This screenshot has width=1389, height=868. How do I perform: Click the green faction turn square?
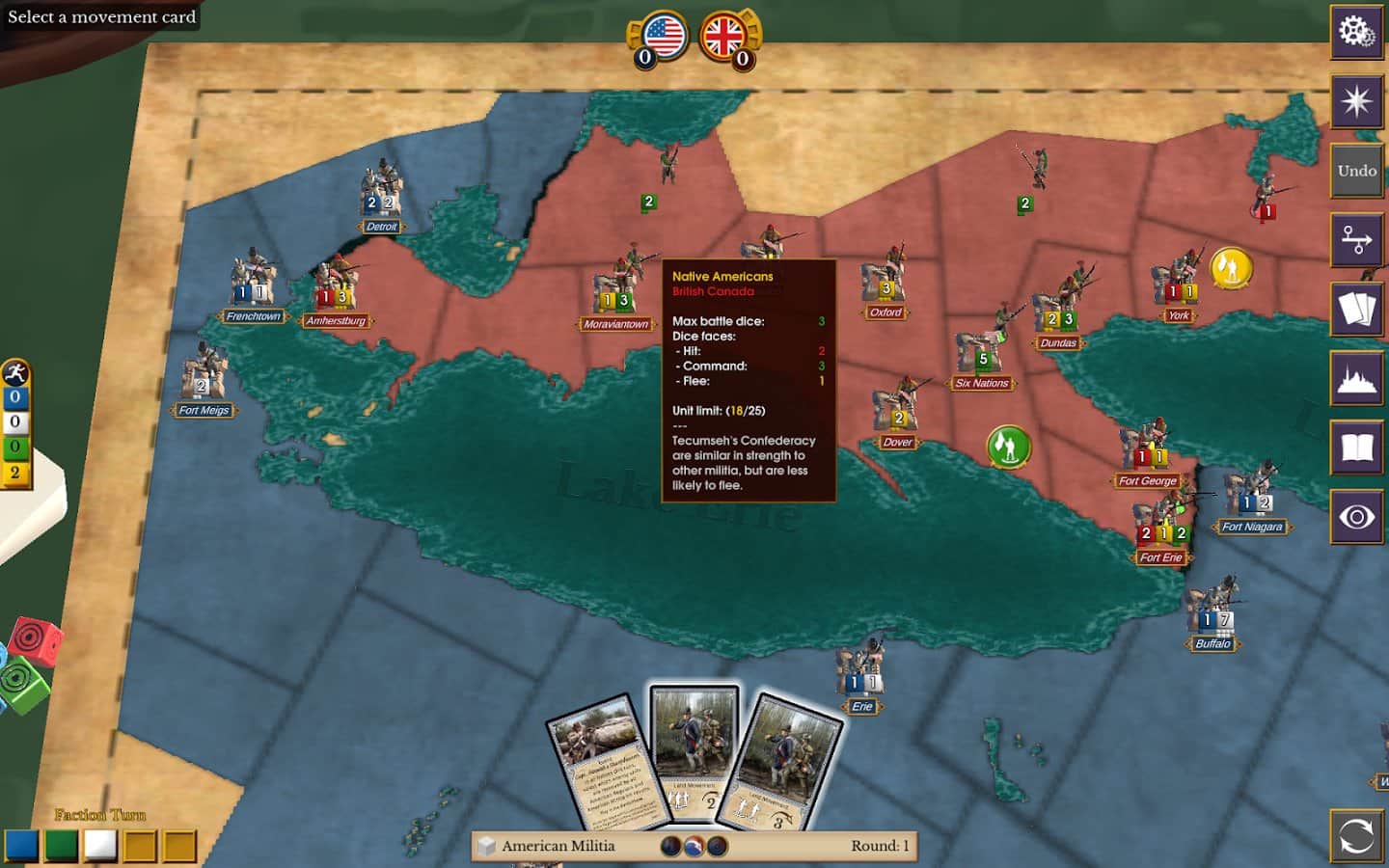tap(61, 846)
